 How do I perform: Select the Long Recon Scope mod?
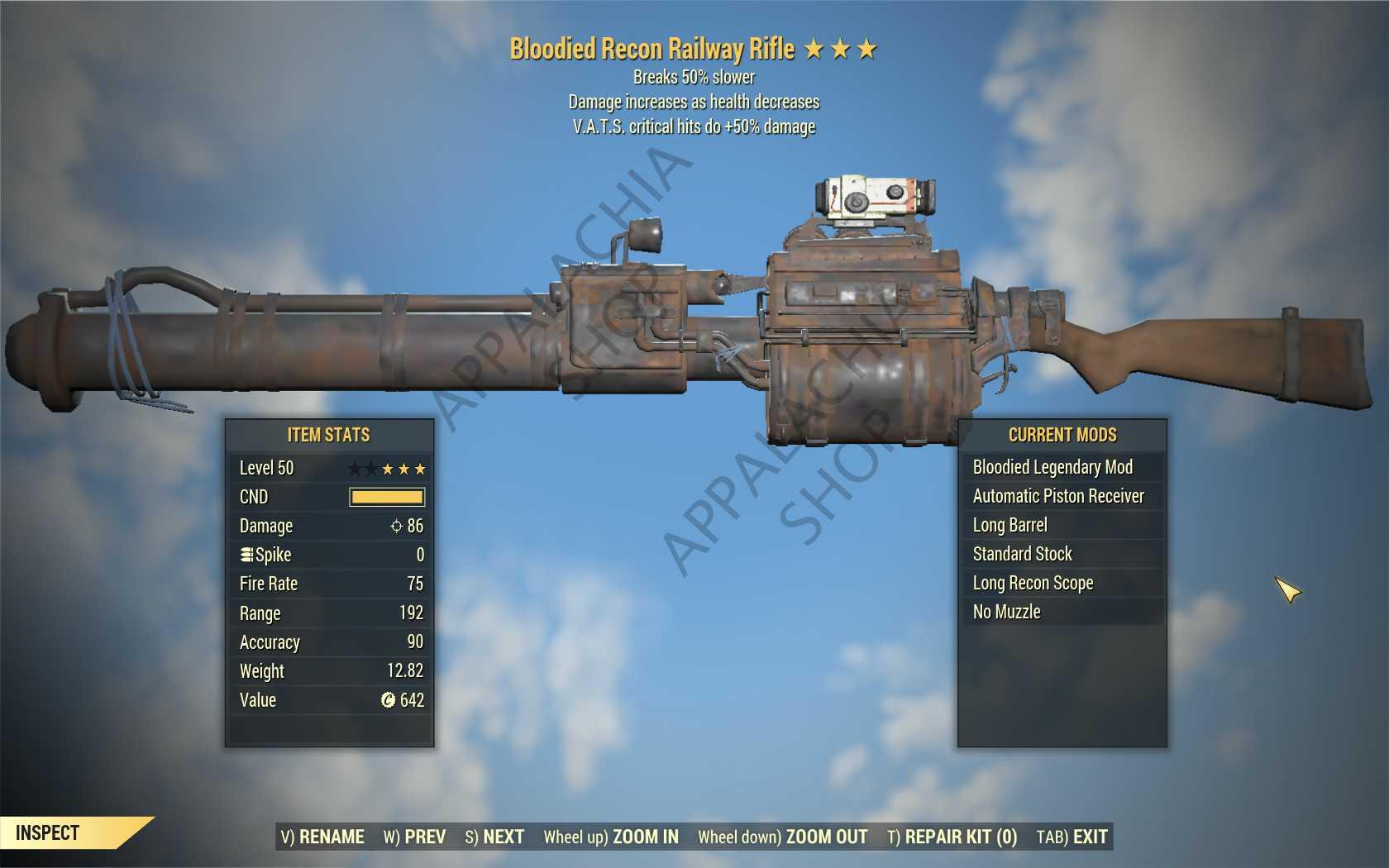pos(1062,583)
